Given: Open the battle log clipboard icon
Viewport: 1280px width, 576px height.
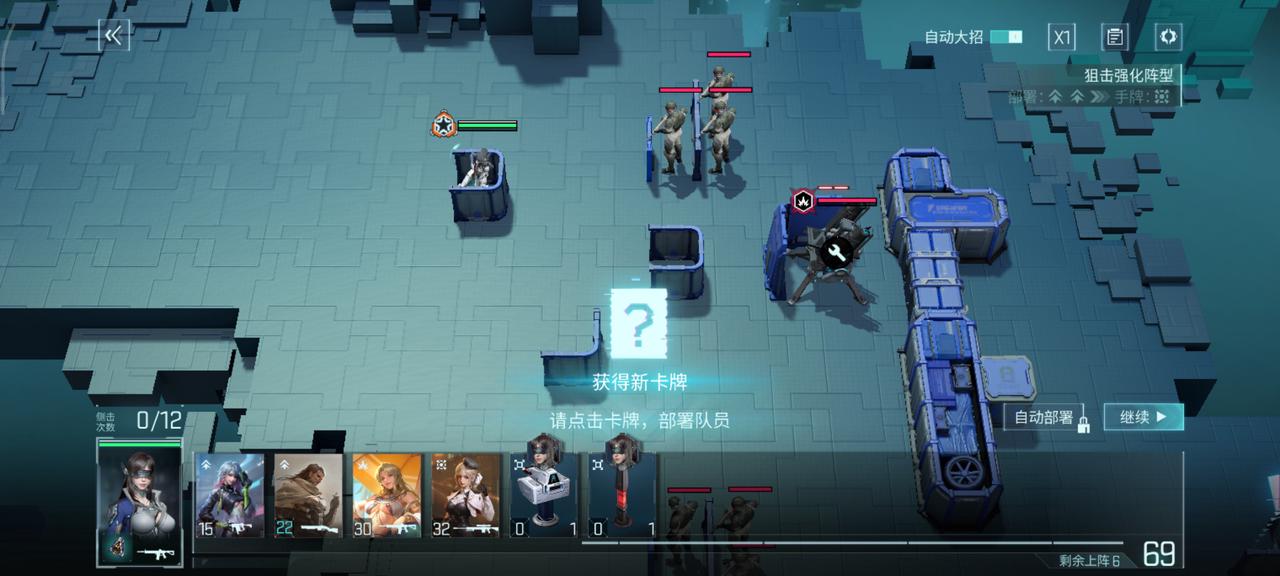Looking at the screenshot, I should click(1114, 37).
